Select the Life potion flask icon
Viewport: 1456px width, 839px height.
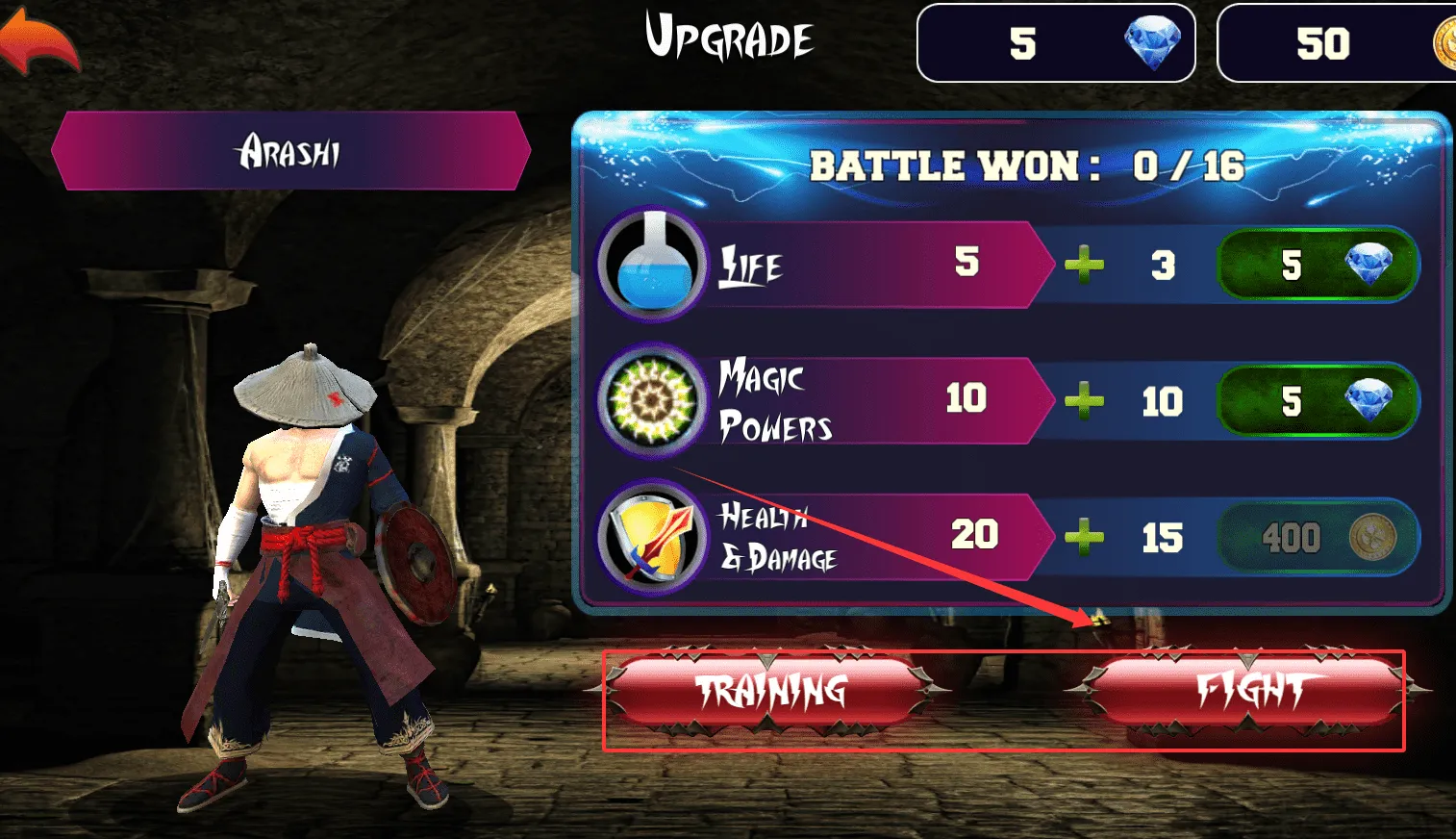tap(652, 264)
